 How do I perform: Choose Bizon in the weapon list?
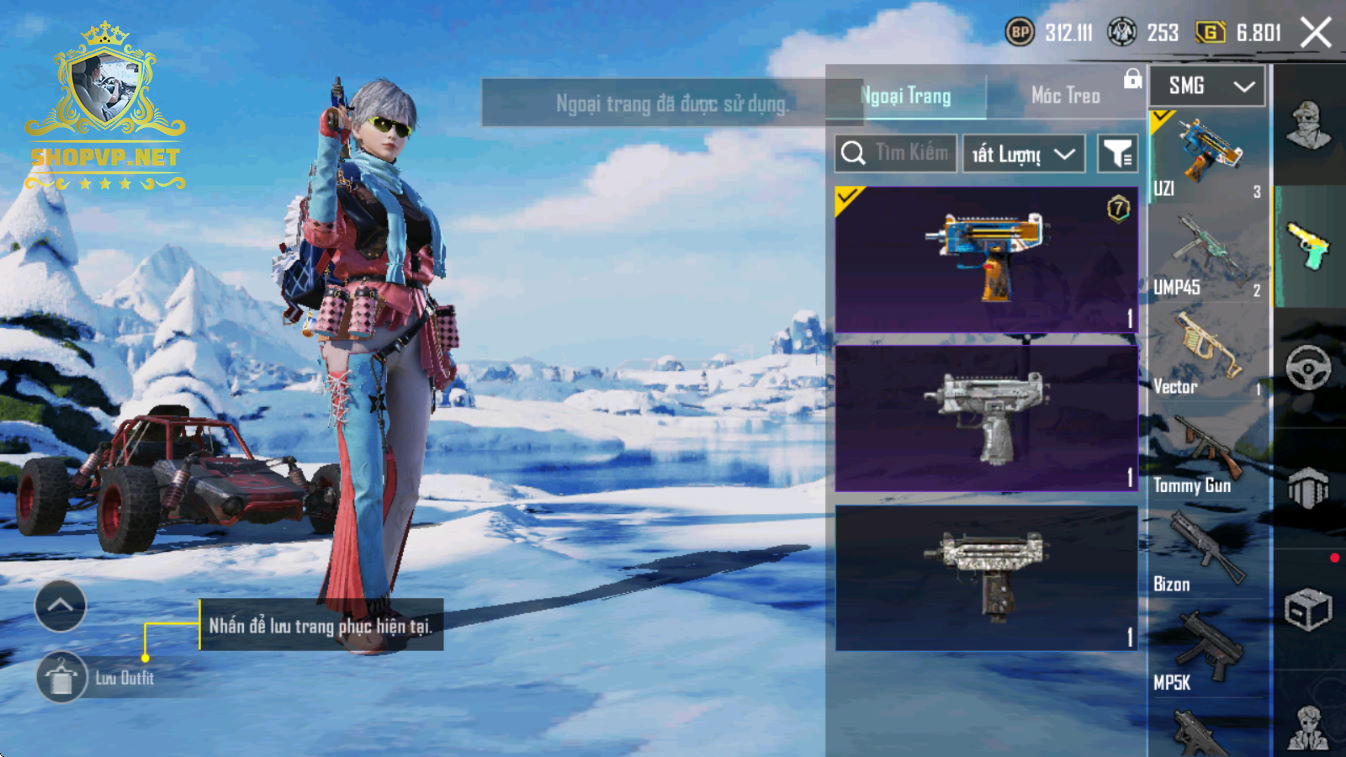click(x=1208, y=553)
